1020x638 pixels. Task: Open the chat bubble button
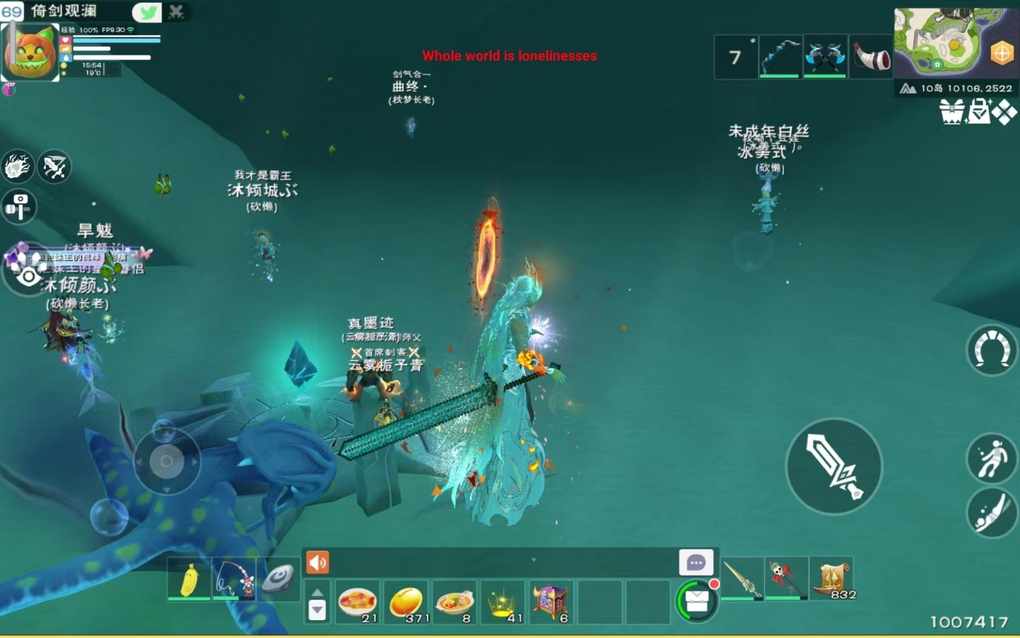pyautogui.click(x=696, y=562)
